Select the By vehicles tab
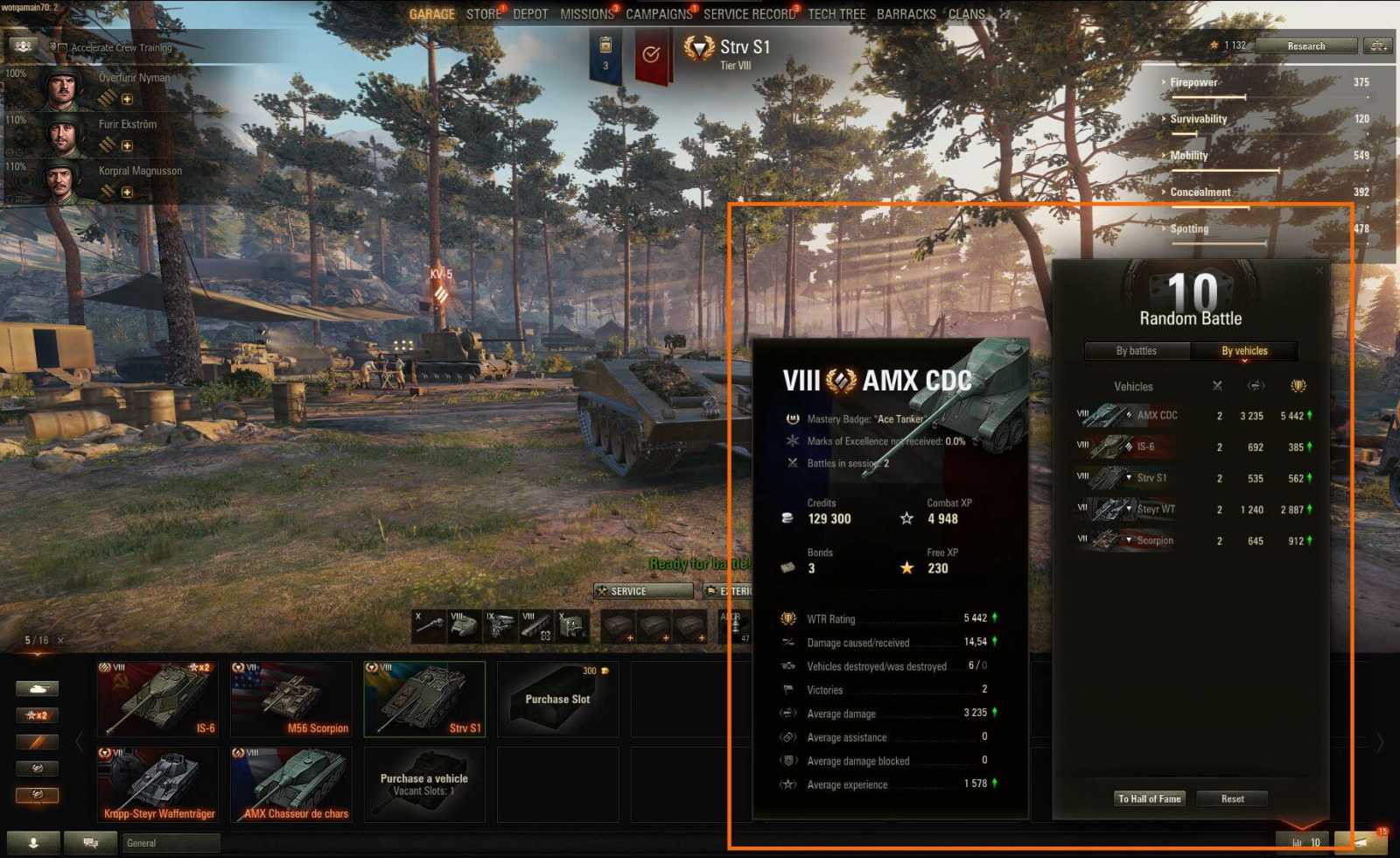This screenshot has width=1400, height=858. point(1244,351)
